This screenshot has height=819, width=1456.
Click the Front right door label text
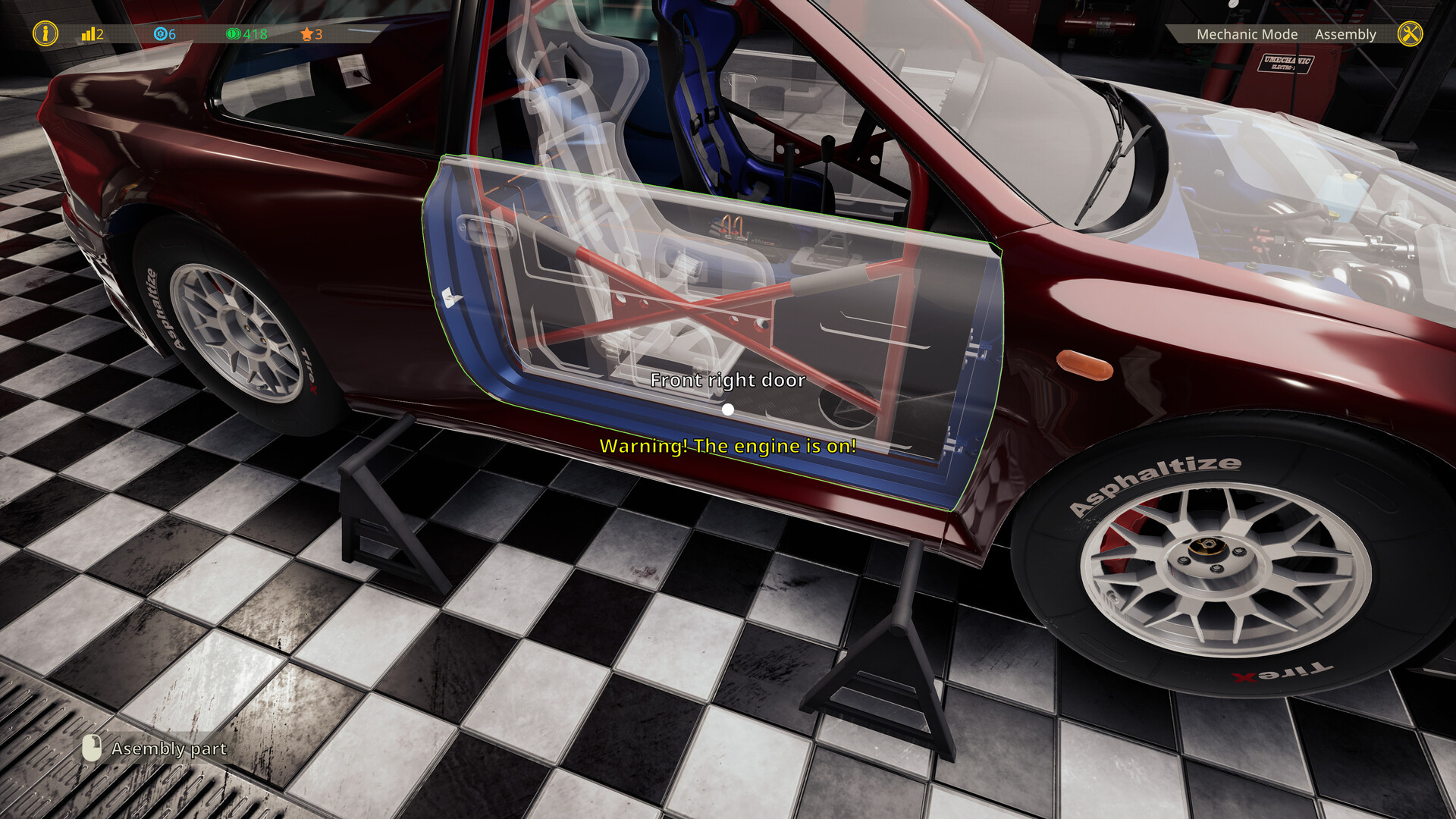coord(727,380)
